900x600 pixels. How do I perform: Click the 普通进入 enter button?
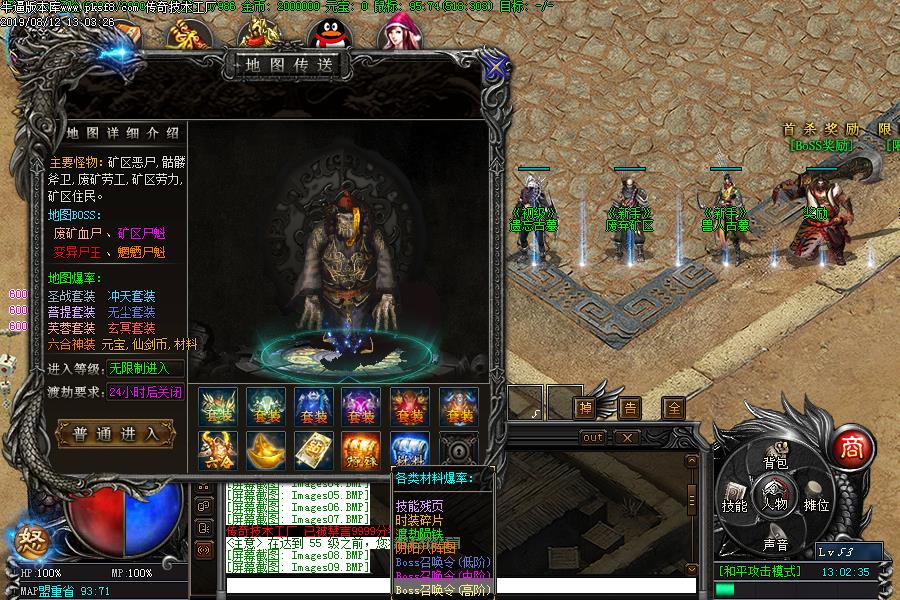click(117, 433)
